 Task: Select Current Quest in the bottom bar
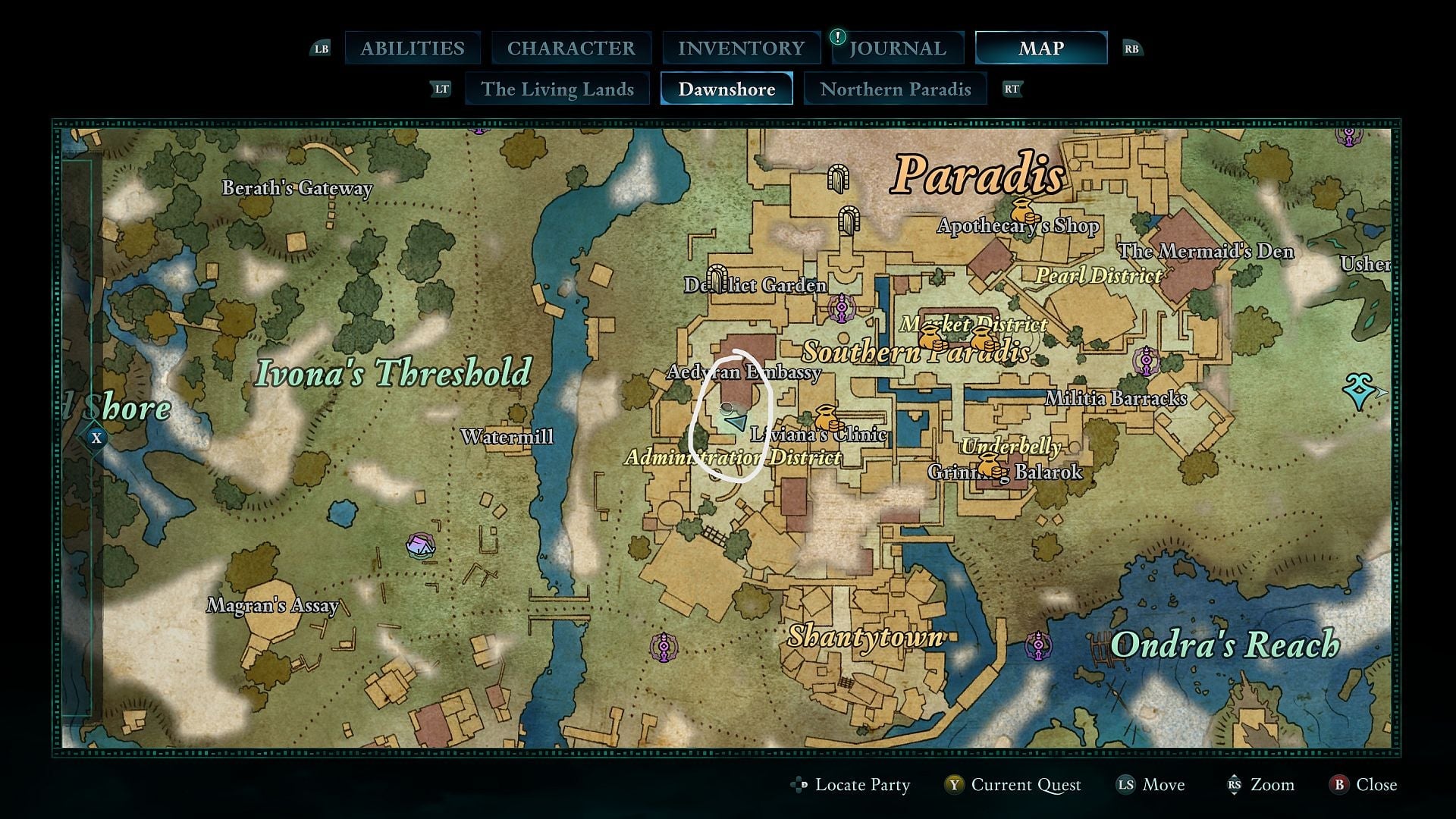point(1026,785)
